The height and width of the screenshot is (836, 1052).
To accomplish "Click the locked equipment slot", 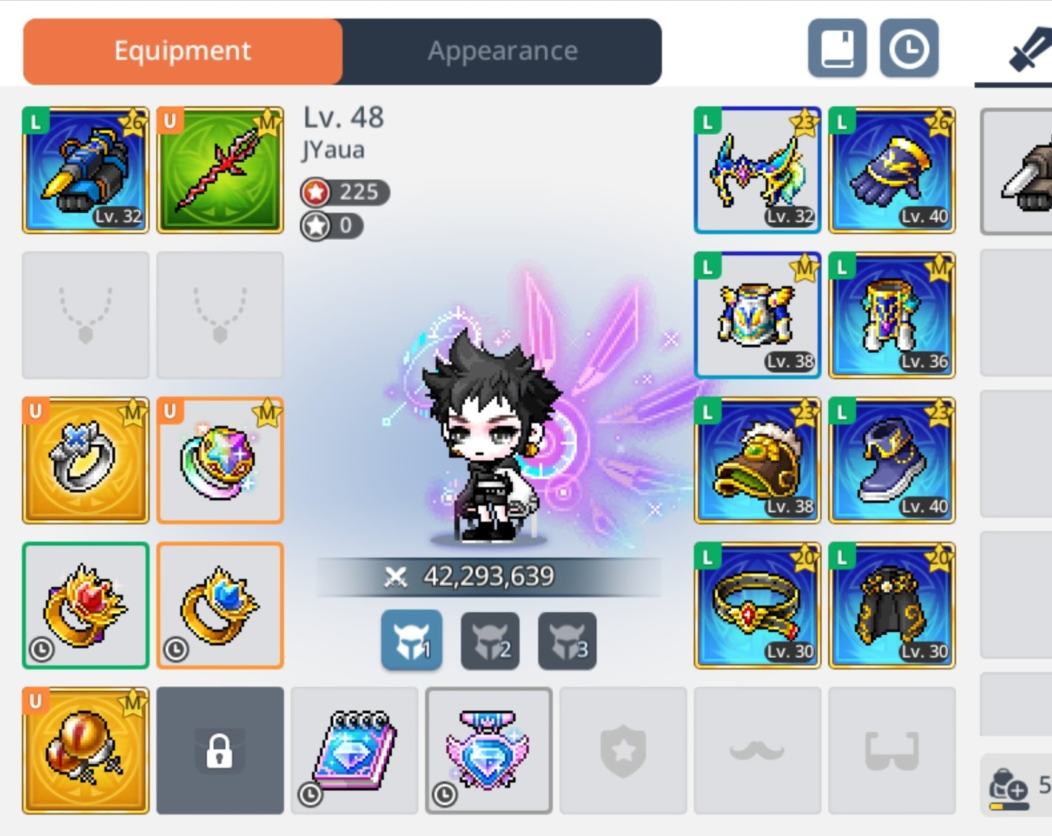I will [220, 750].
